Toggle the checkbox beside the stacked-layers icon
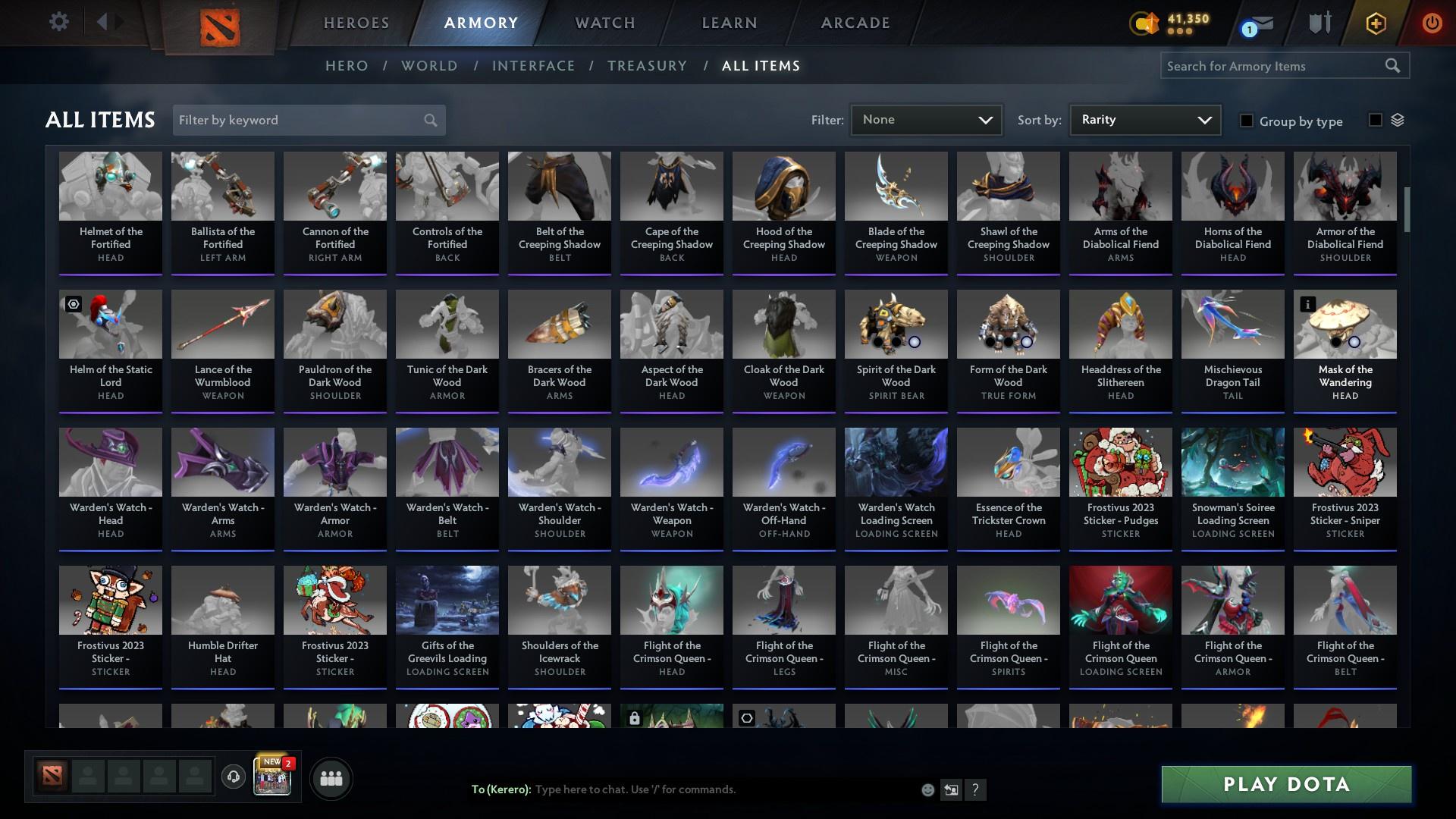Image resolution: width=1456 pixels, height=819 pixels. point(1375,120)
